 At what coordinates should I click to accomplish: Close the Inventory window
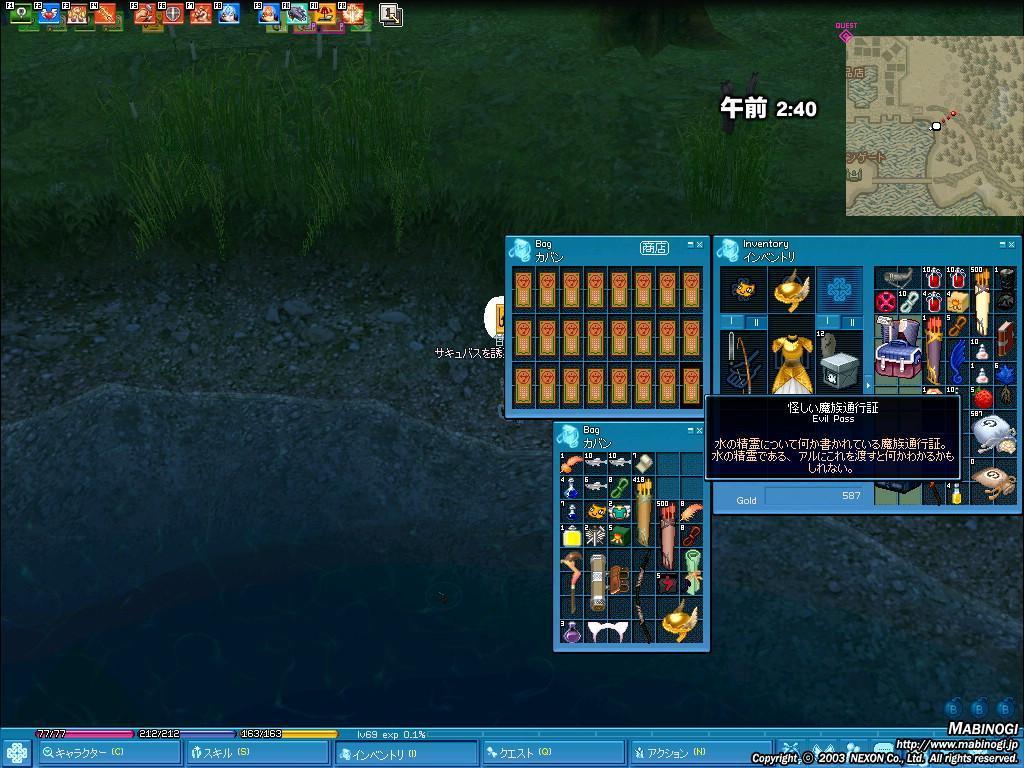1012,244
